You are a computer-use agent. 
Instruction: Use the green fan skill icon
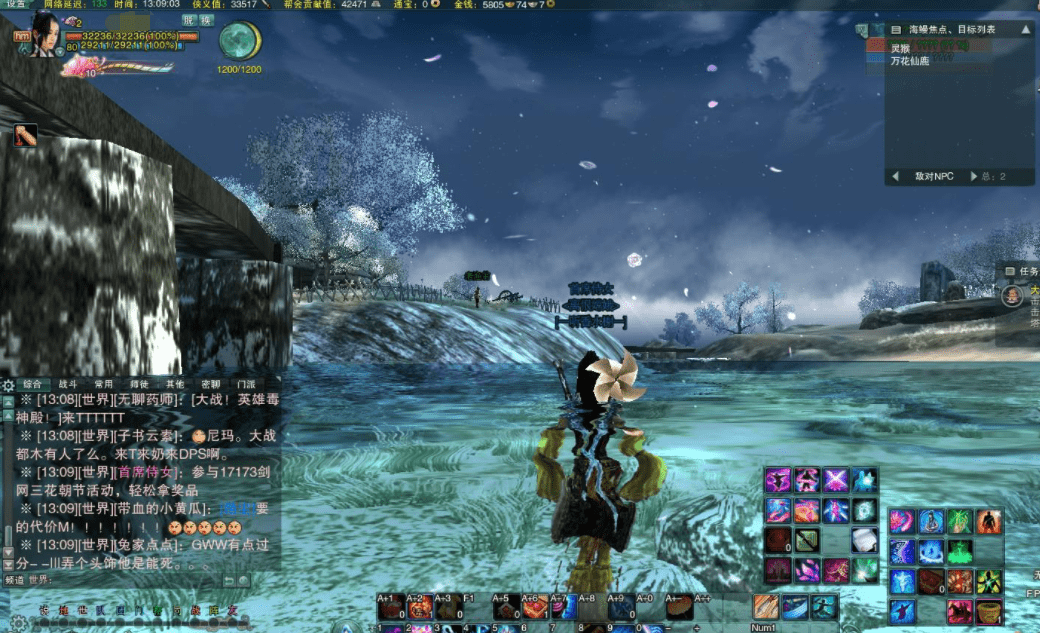(959, 522)
